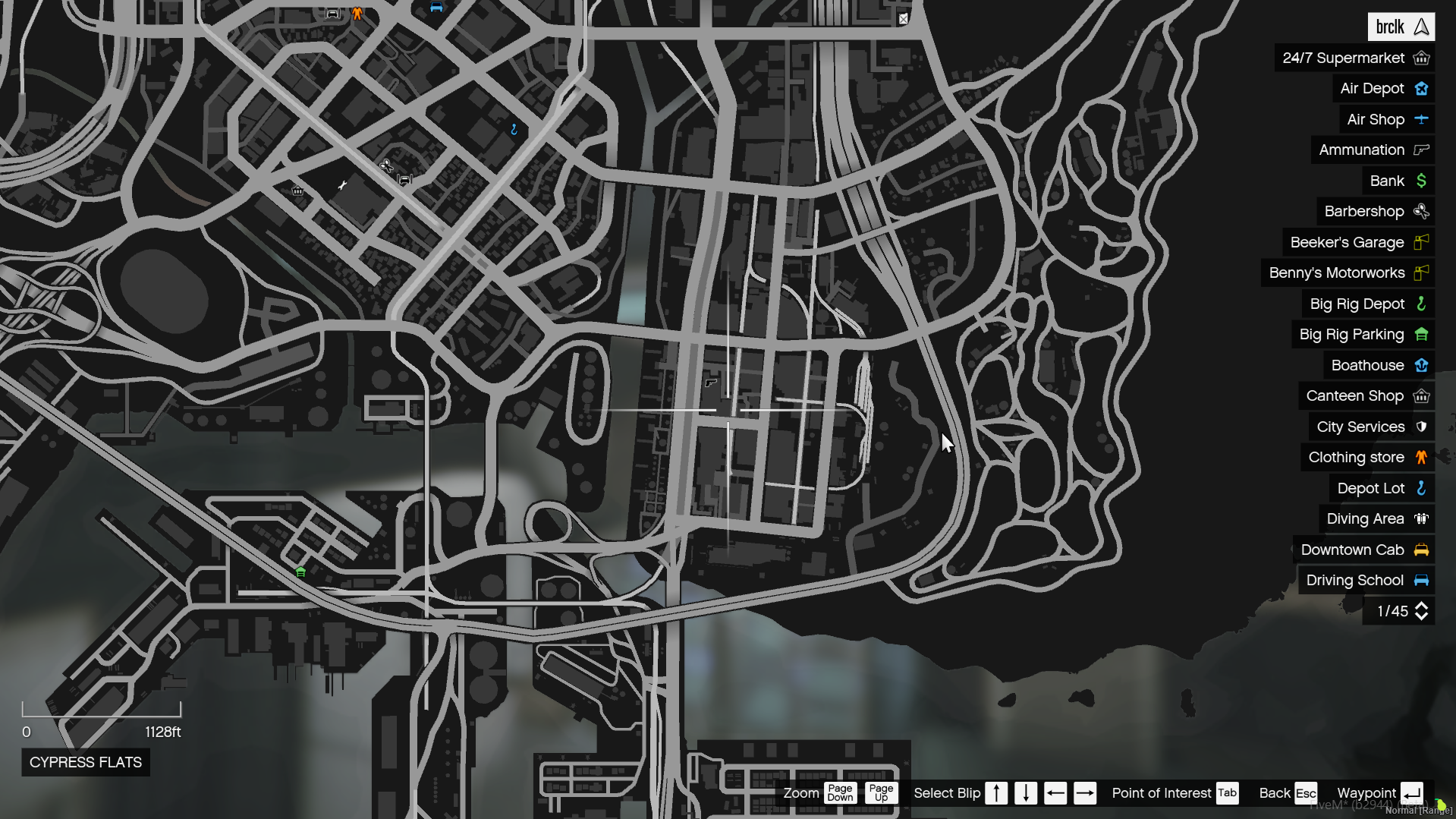This screenshot has width=1456, height=819.
Task: Switch to Point of Interest mode via Tab
Action: click(1226, 792)
